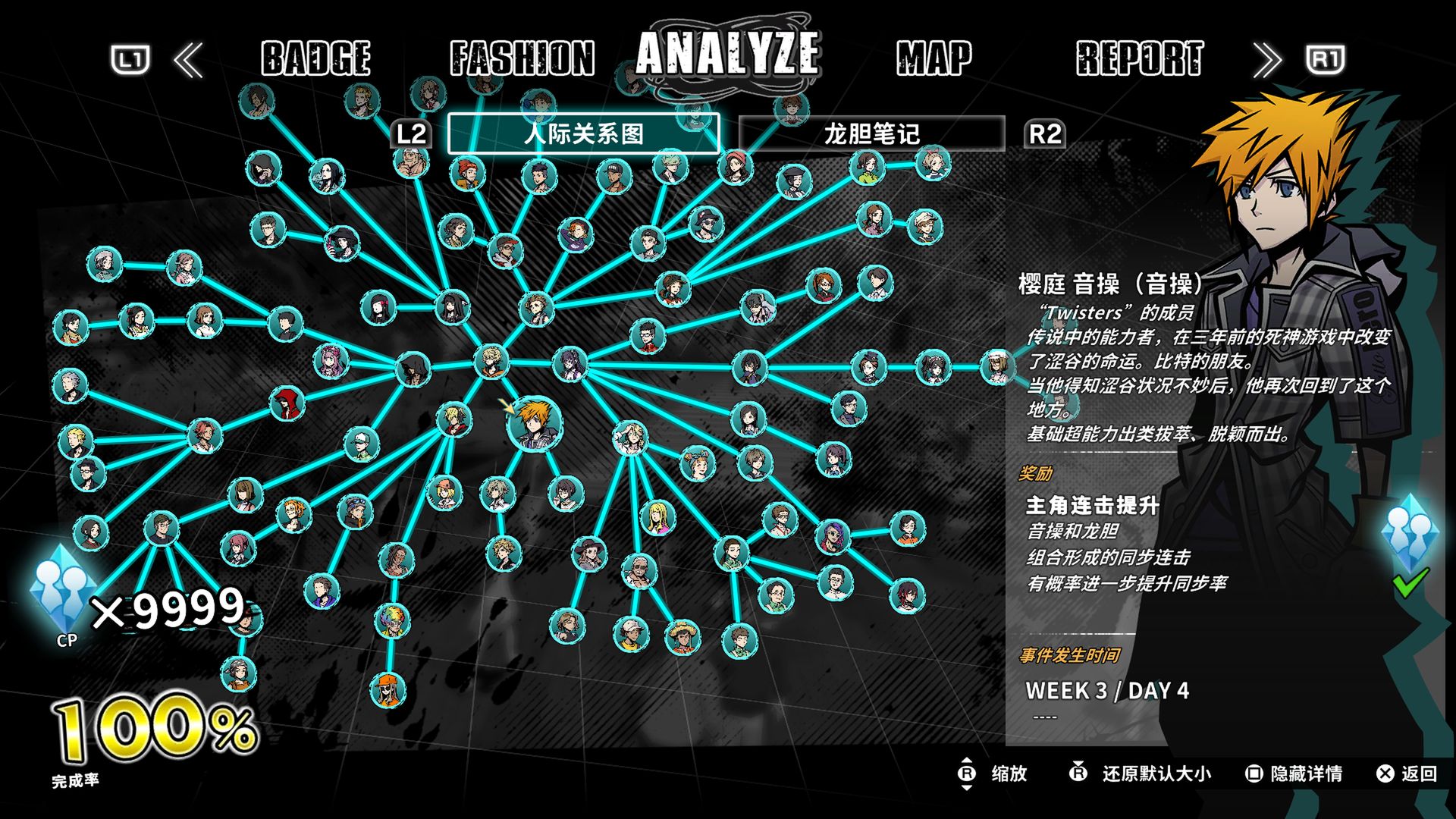Reset the map via 还原默认大小
Viewport: 1456px width, 819px height.
pos(1141,773)
